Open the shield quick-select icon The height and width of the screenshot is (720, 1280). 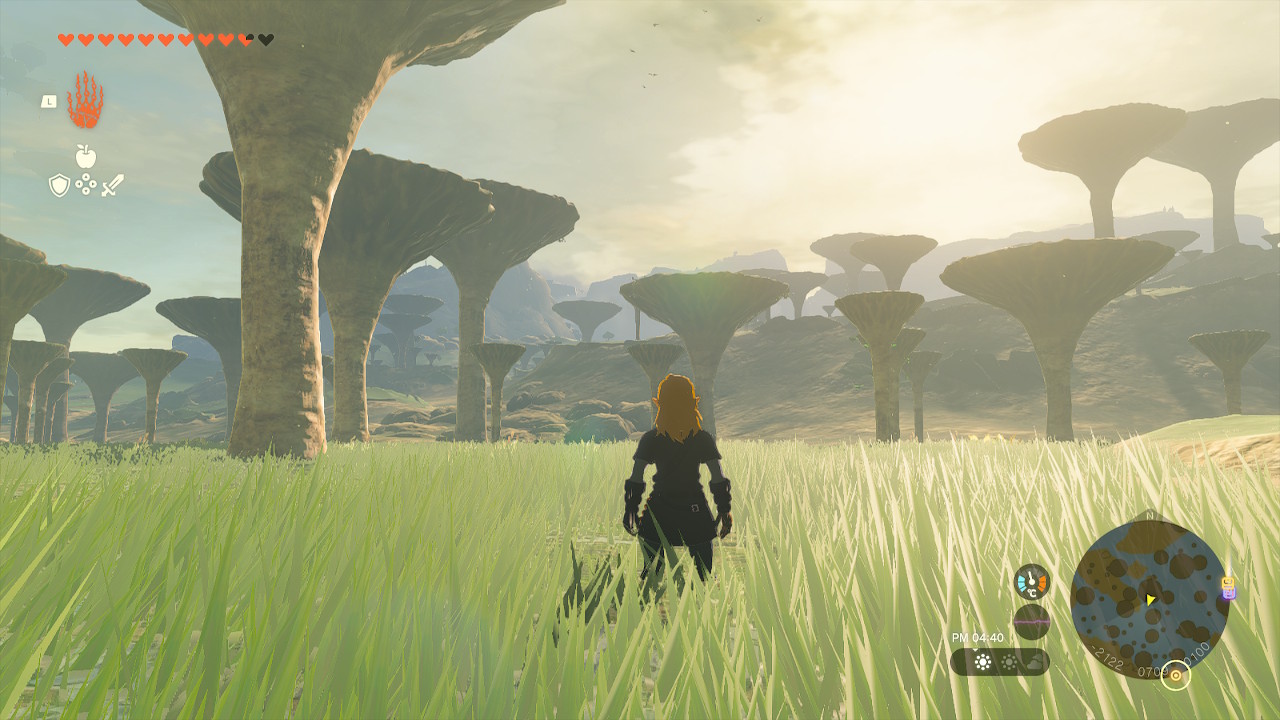[60, 185]
